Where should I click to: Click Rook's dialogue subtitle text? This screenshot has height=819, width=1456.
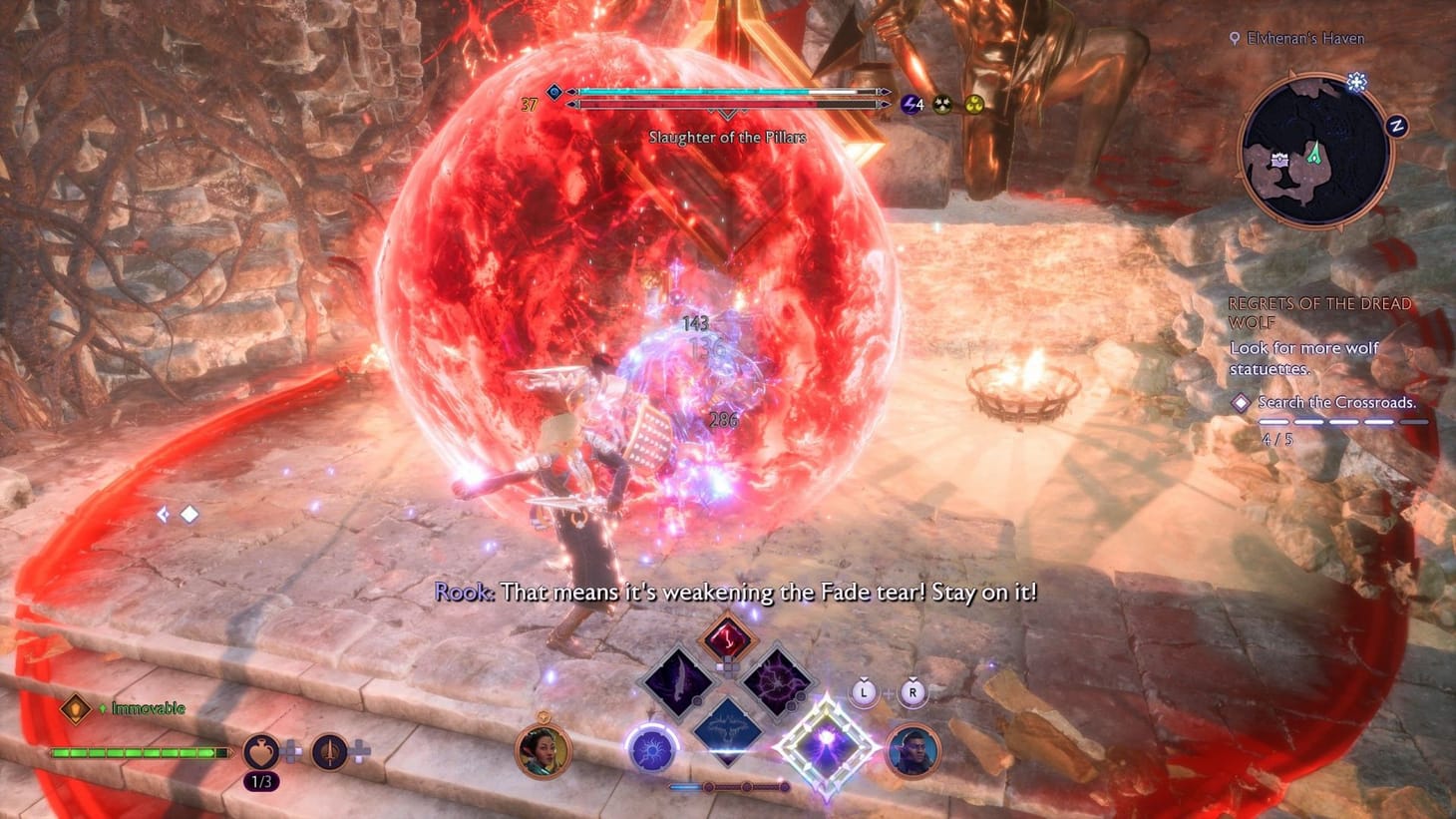tap(738, 592)
